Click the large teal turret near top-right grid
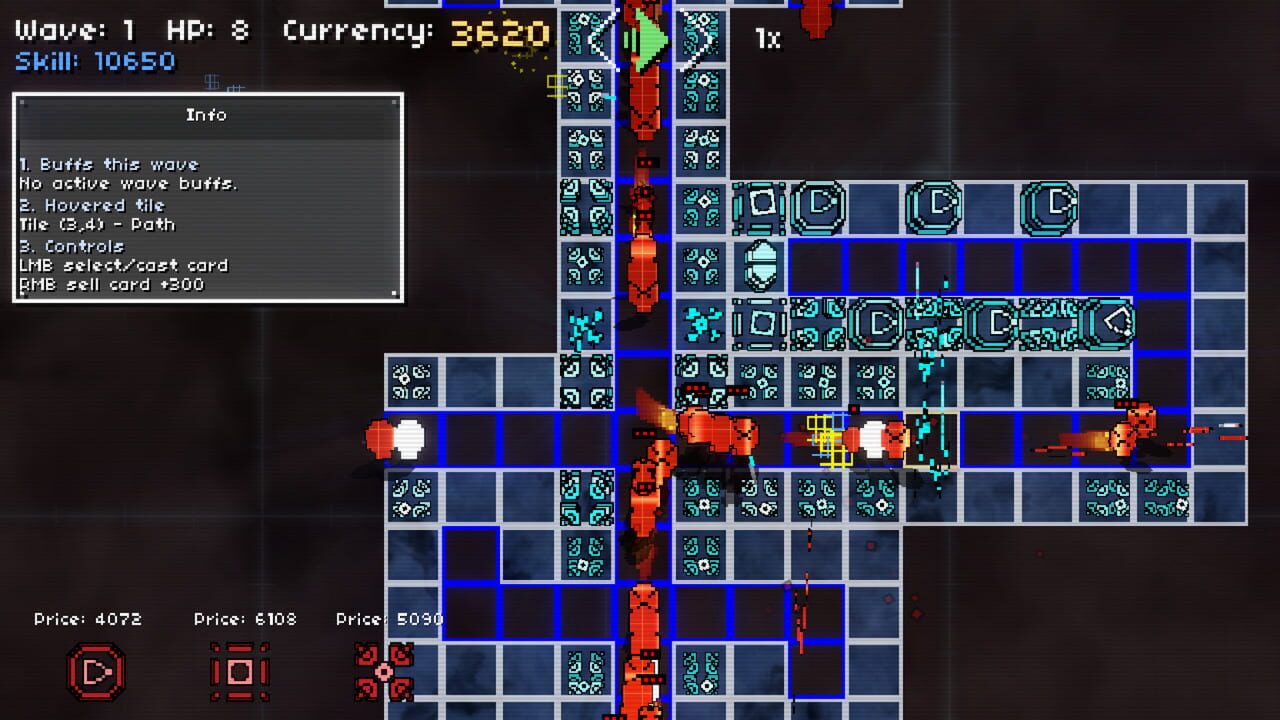The image size is (1280, 720). (x=1051, y=205)
